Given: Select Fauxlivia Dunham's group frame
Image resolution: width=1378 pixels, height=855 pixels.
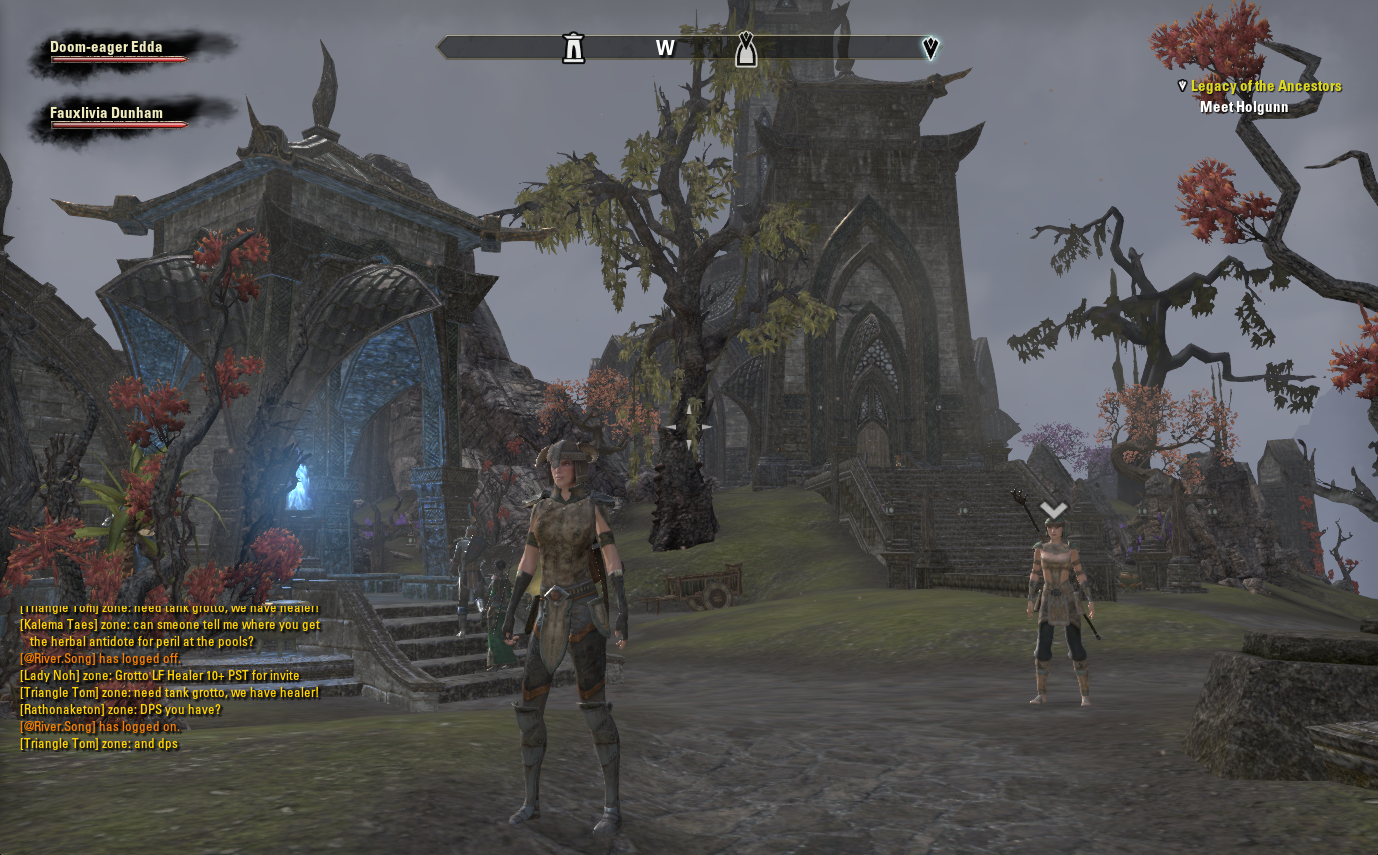Looking at the screenshot, I should 107,113.
